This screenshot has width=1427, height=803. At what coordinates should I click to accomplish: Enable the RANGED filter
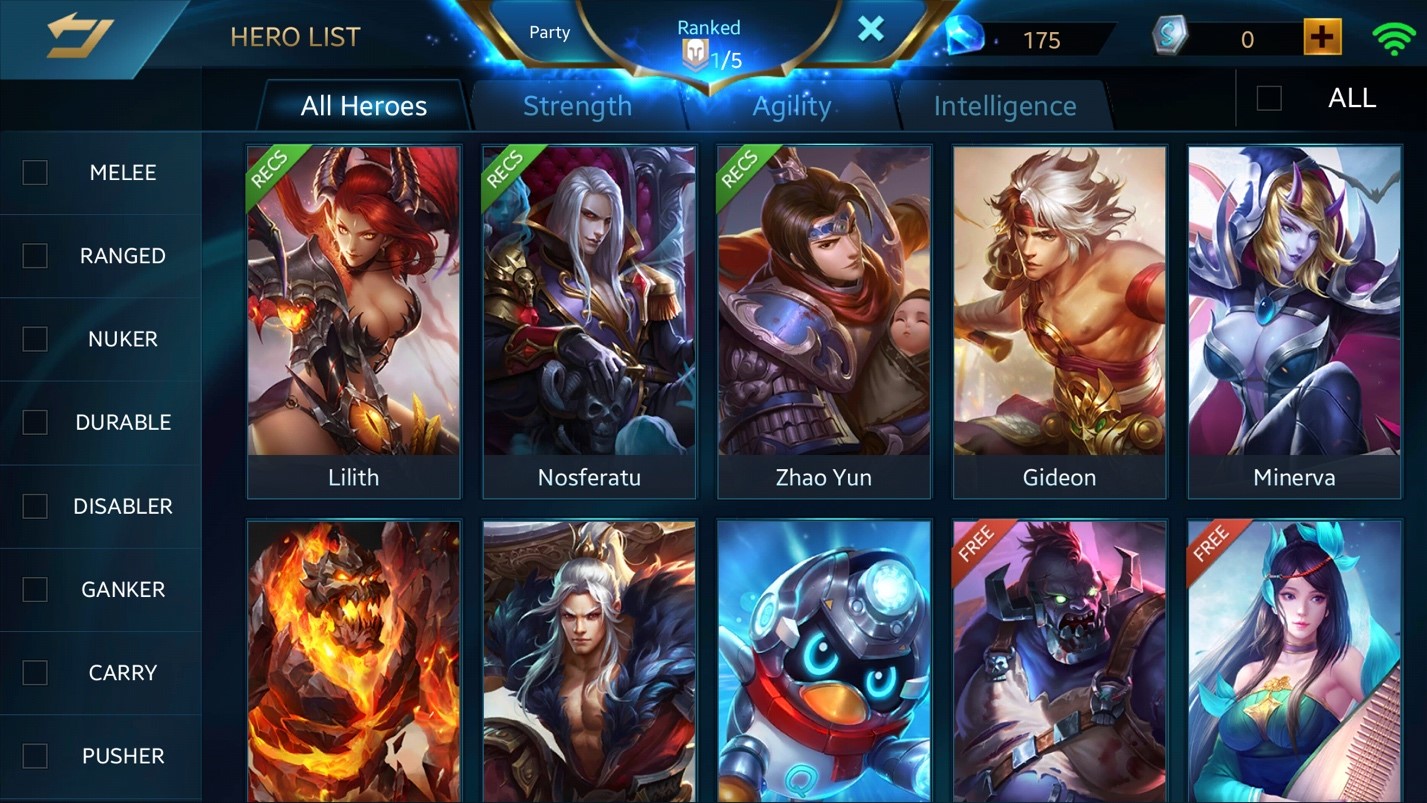click(35, 256)
